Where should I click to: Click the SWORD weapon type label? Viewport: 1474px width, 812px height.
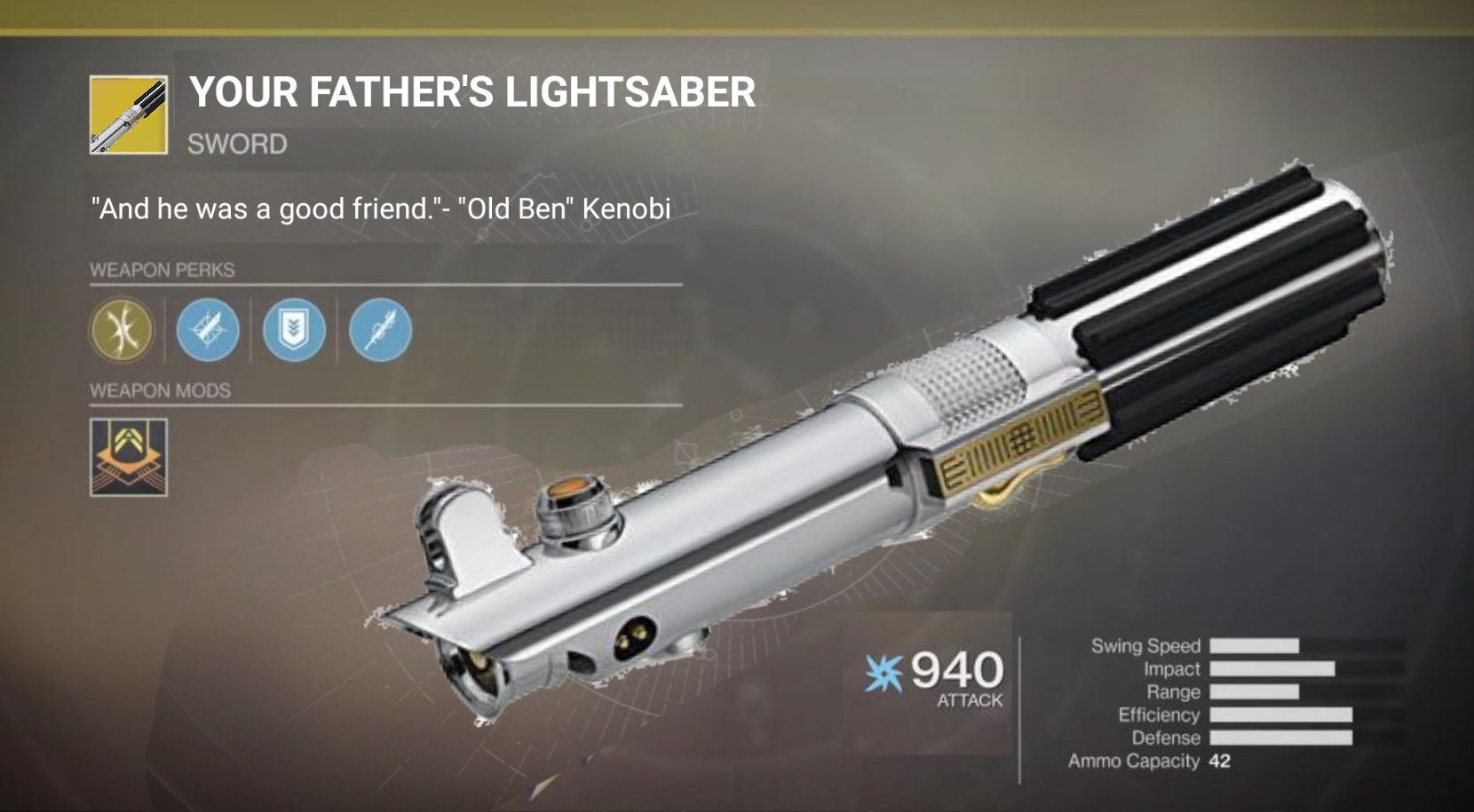[x=234, y=142]
